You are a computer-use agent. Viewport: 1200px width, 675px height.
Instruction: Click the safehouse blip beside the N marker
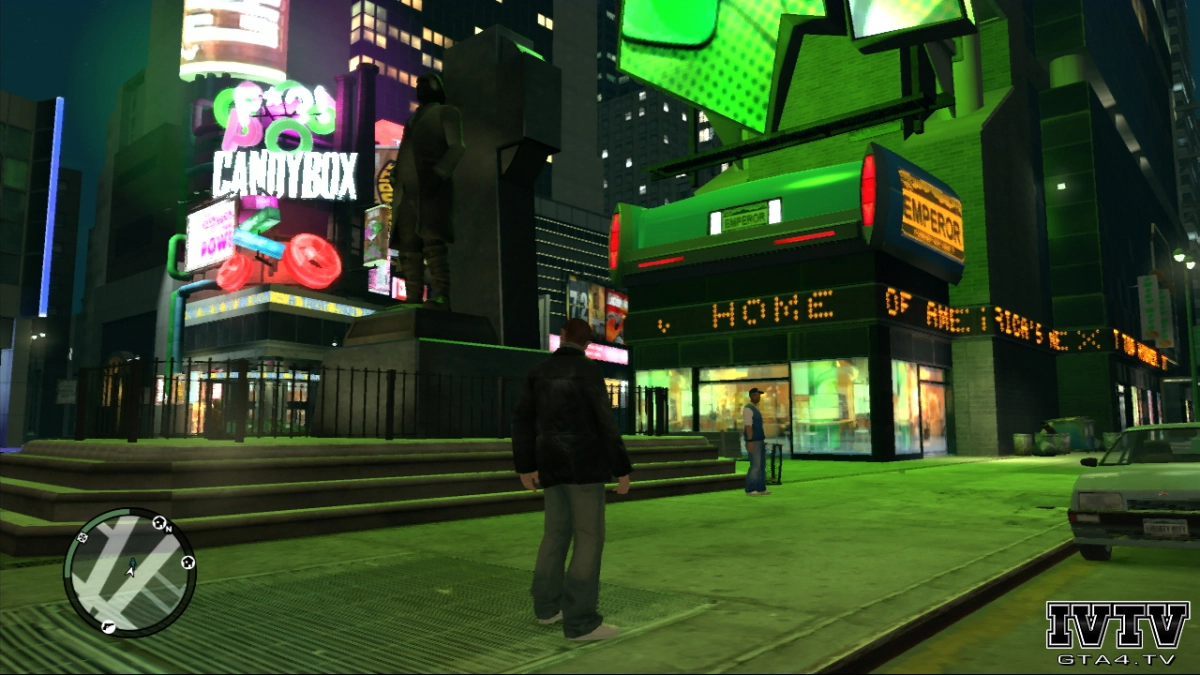[159, 522]
